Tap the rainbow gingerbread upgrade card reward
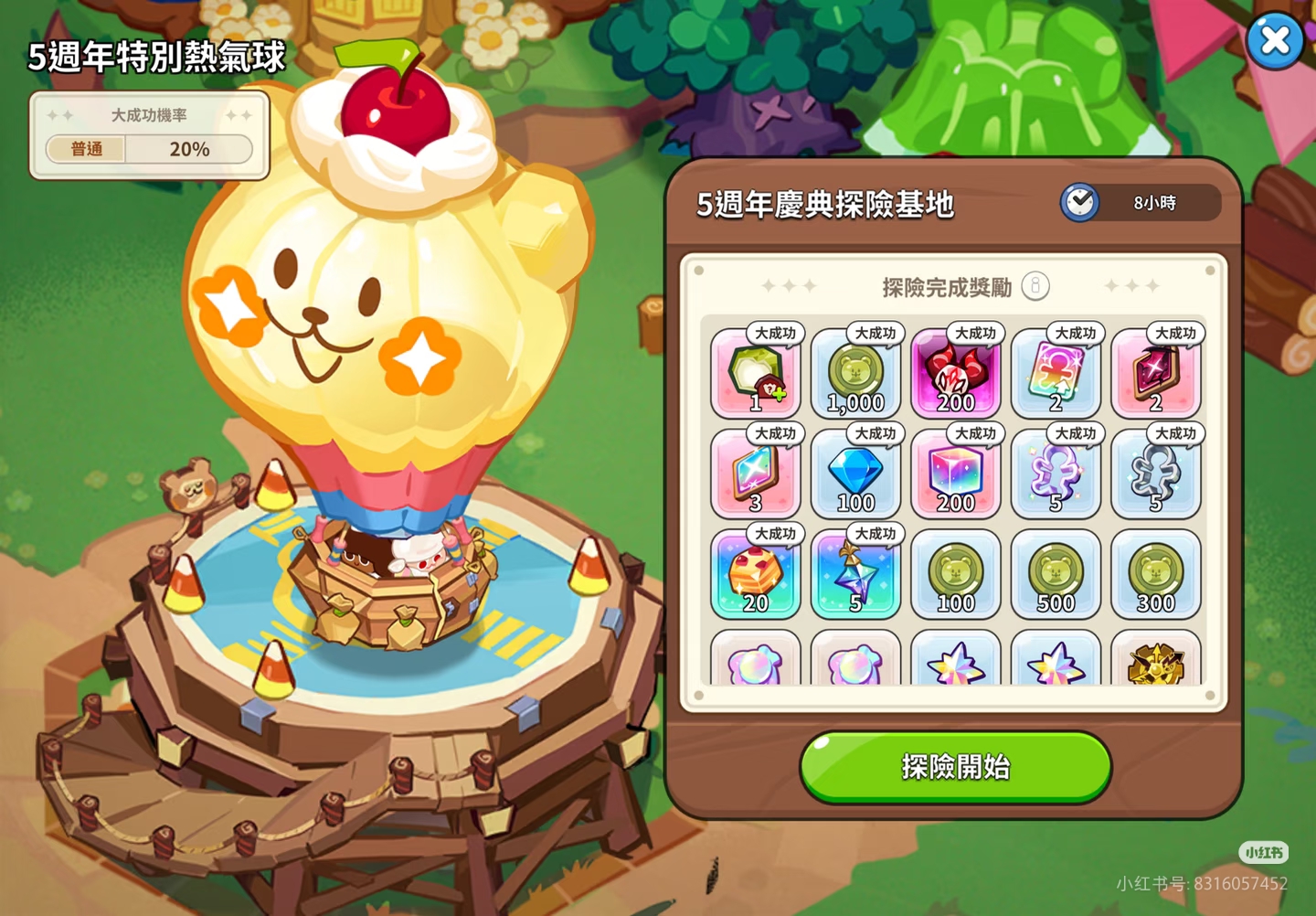This screenshot has height=916, width=1316. 1056,375
